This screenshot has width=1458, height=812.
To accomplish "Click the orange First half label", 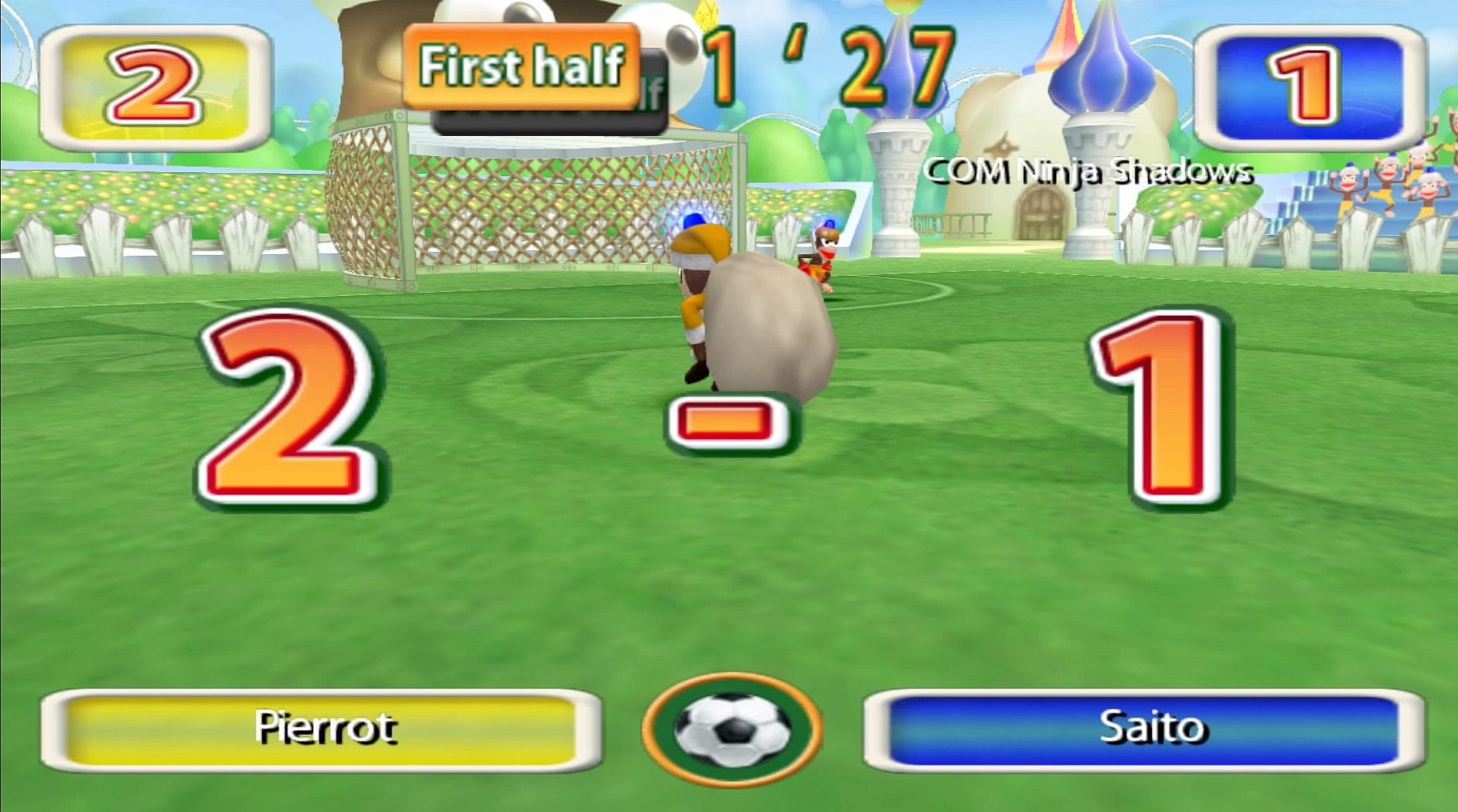I will tap(522, 66).
